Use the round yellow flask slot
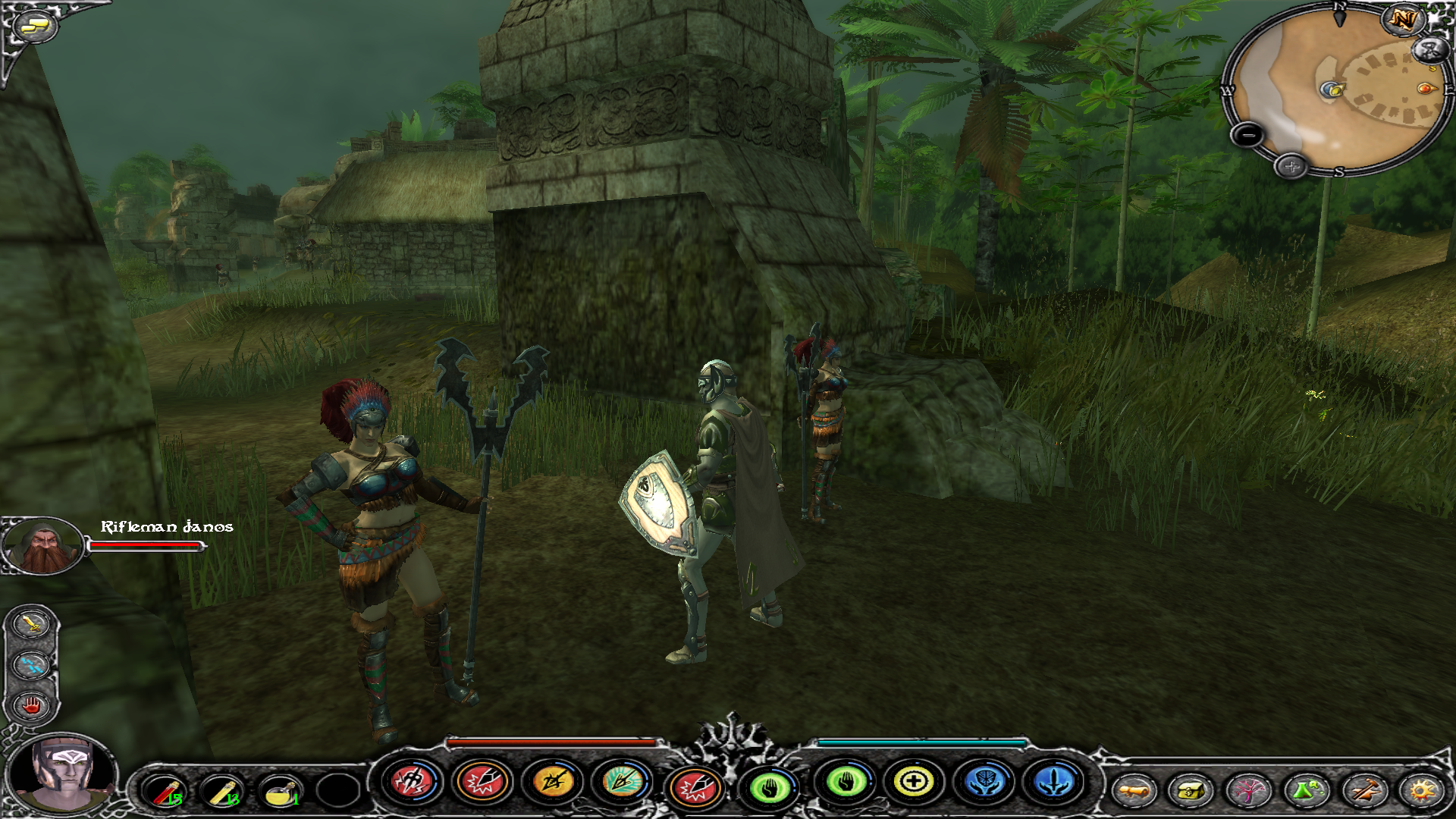The width and height of the screenshot is (1456, 819). [x=280, y=792]
